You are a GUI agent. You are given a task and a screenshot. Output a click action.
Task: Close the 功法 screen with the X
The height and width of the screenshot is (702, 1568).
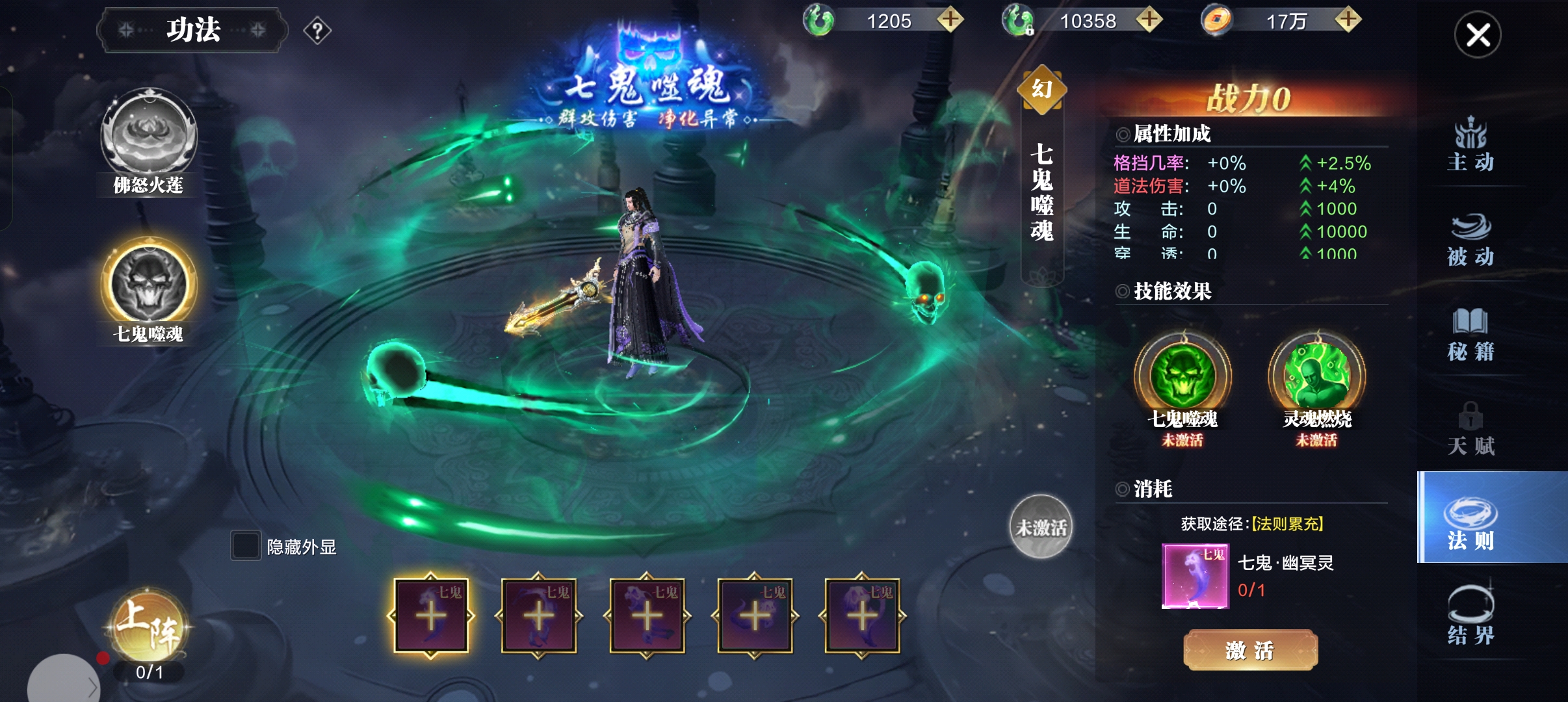tap(1477, 35)
